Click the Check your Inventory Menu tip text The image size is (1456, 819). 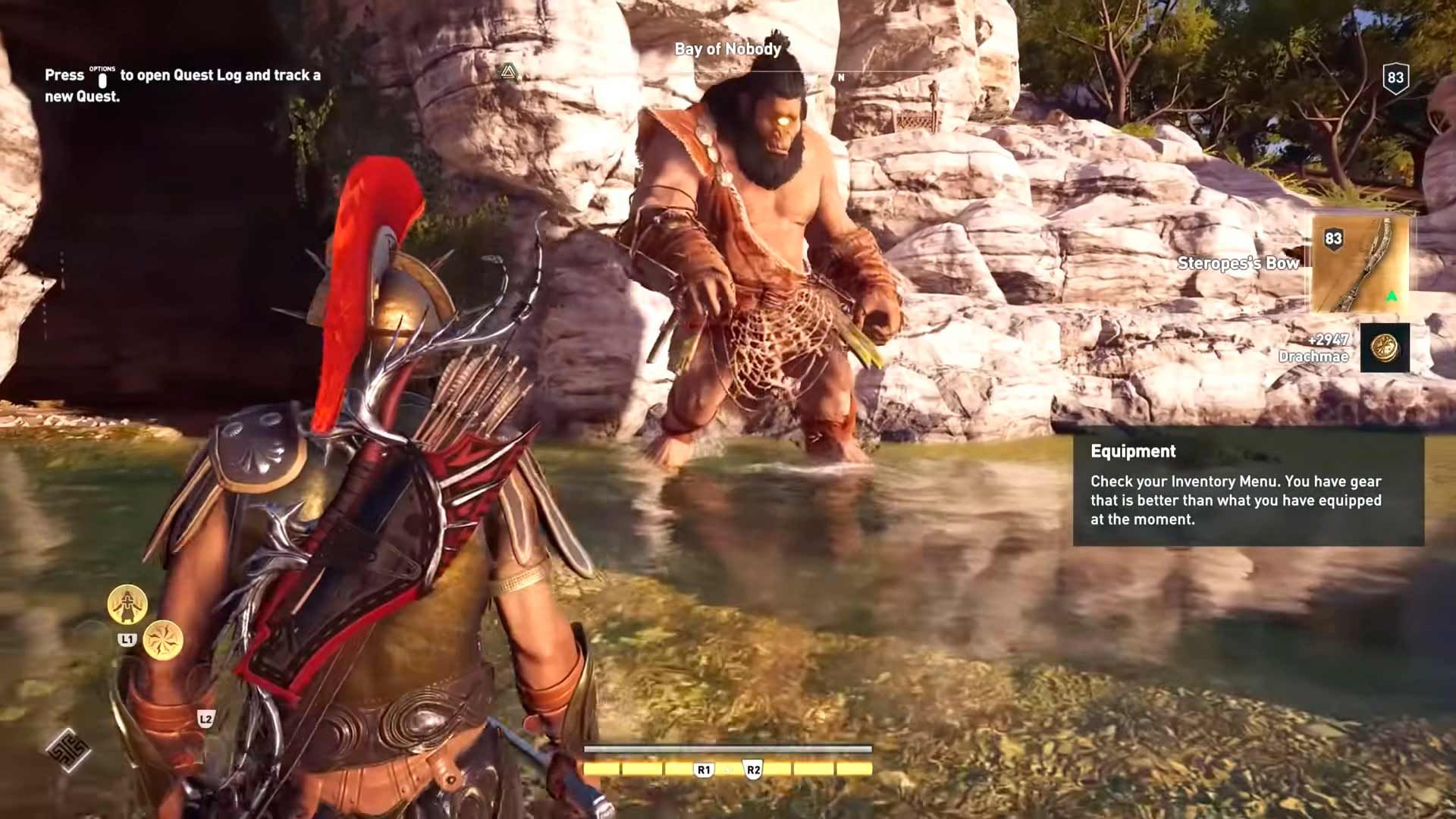1235,500
